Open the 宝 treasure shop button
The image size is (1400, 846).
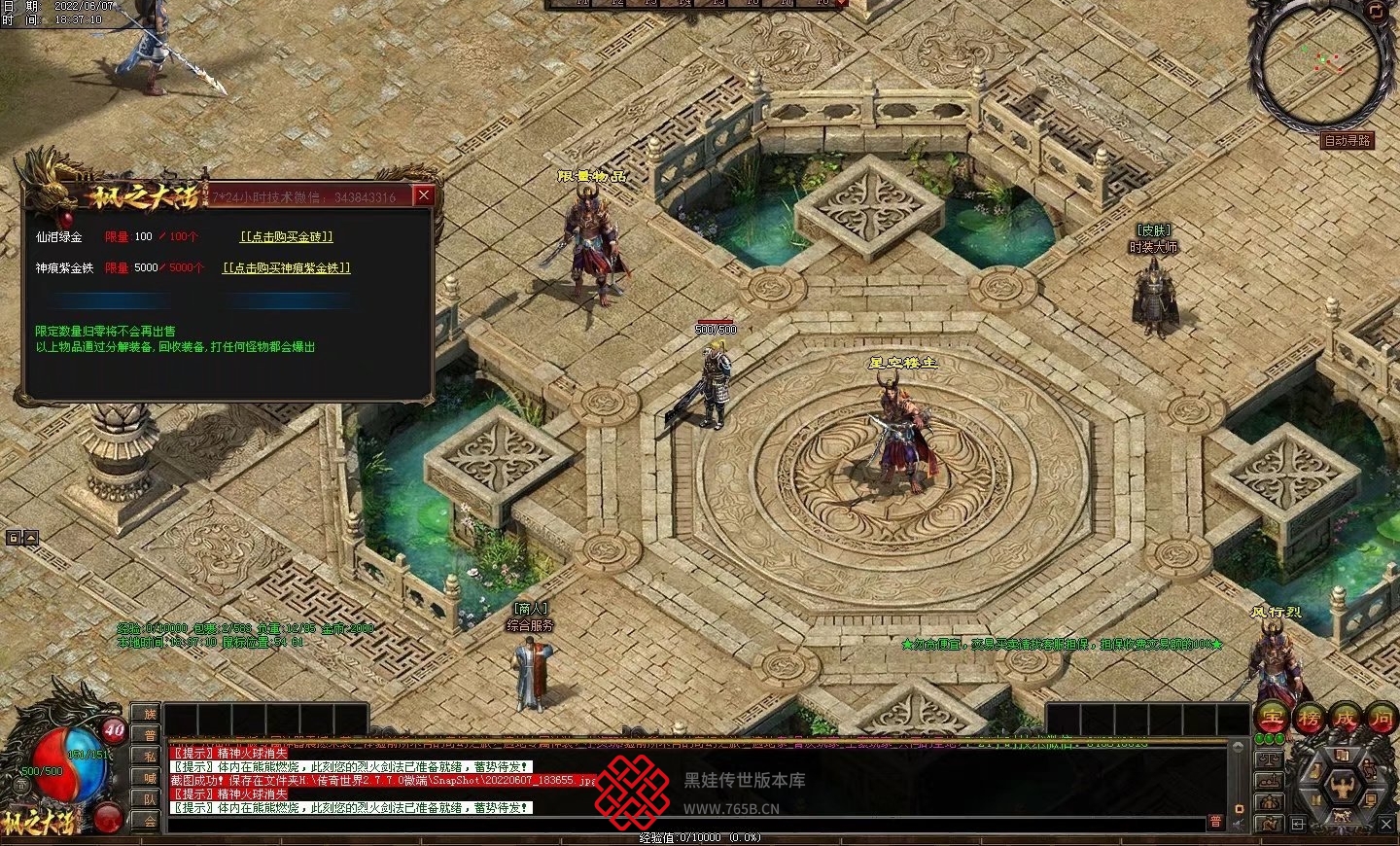pyautogui.click(x=1272, y=719)
